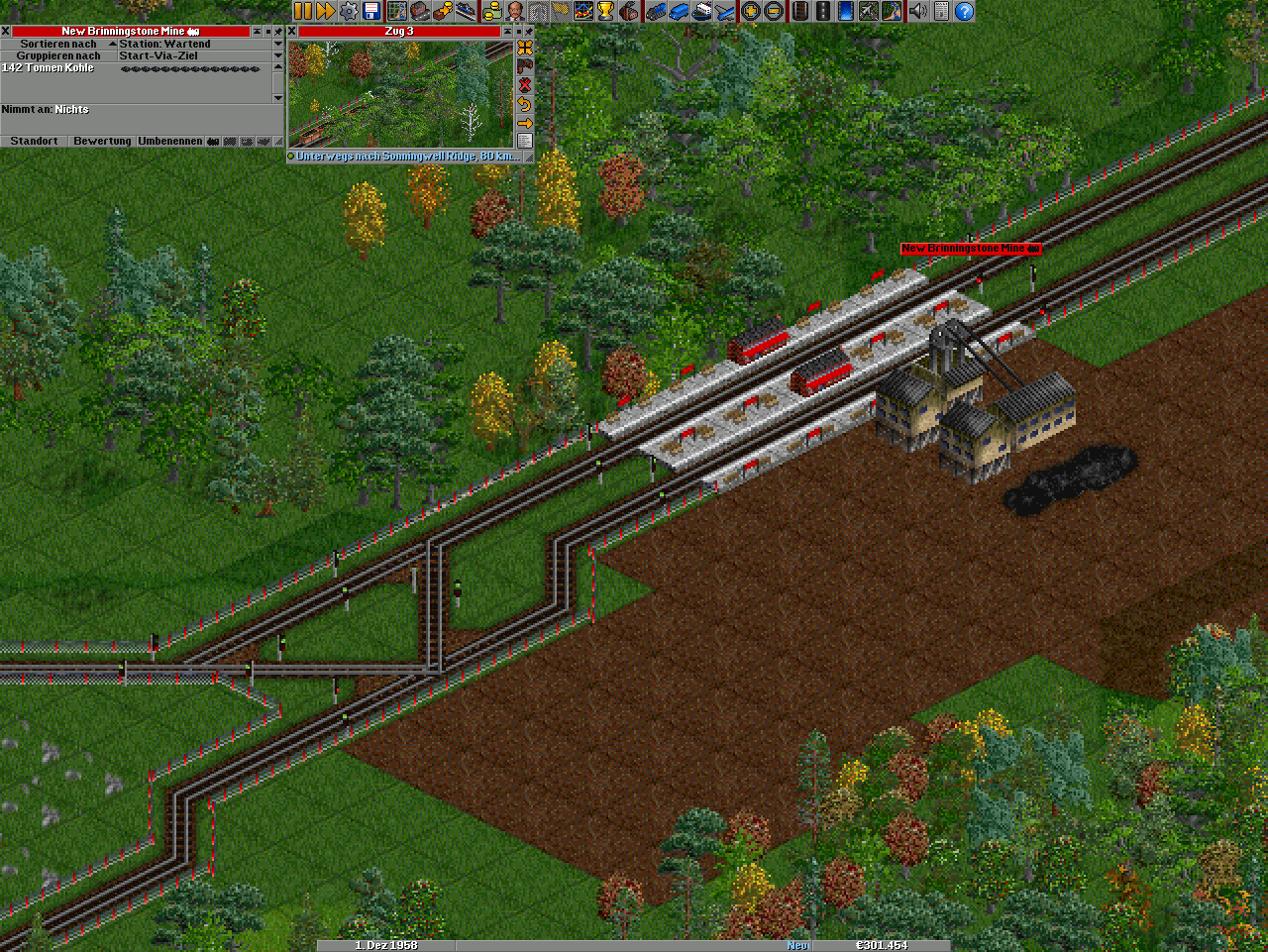Show the league table trophy menu
This screenshot has height=952, width=1268.
coord(606,11)
